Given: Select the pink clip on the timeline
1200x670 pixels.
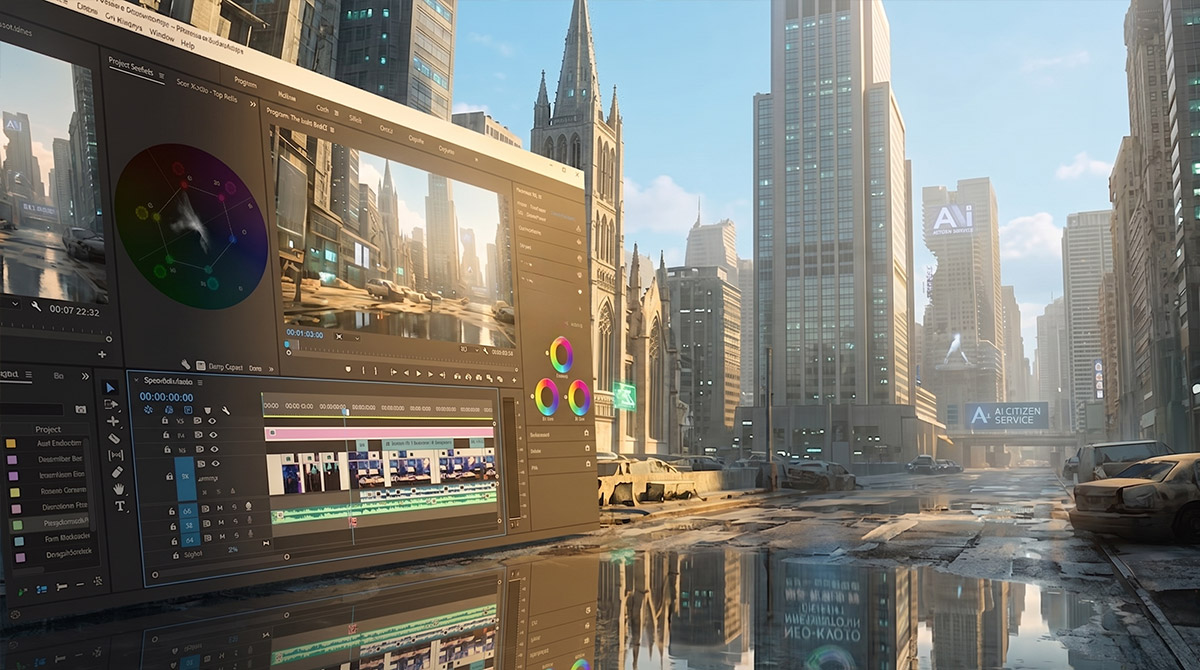Looking at the screenshot, I should (378, 433).
